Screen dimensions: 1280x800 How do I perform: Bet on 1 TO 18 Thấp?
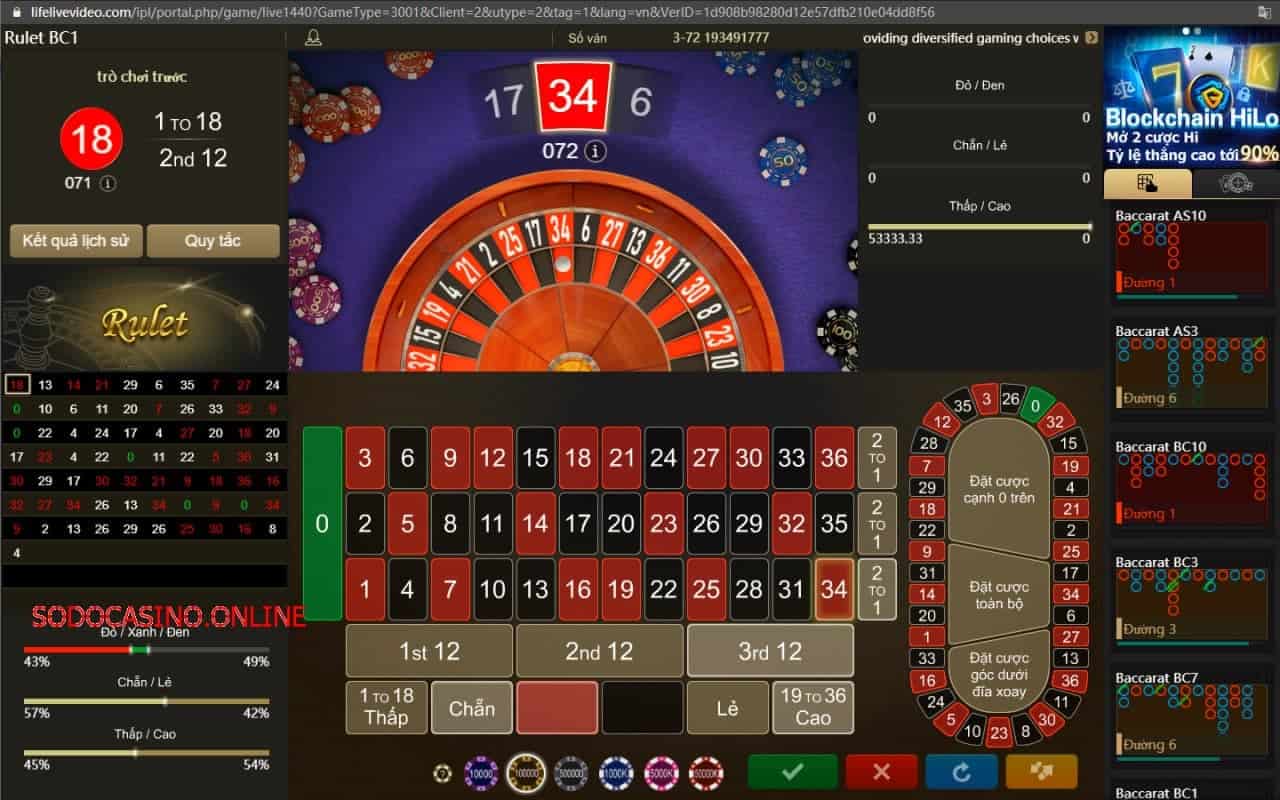point(385,707)
